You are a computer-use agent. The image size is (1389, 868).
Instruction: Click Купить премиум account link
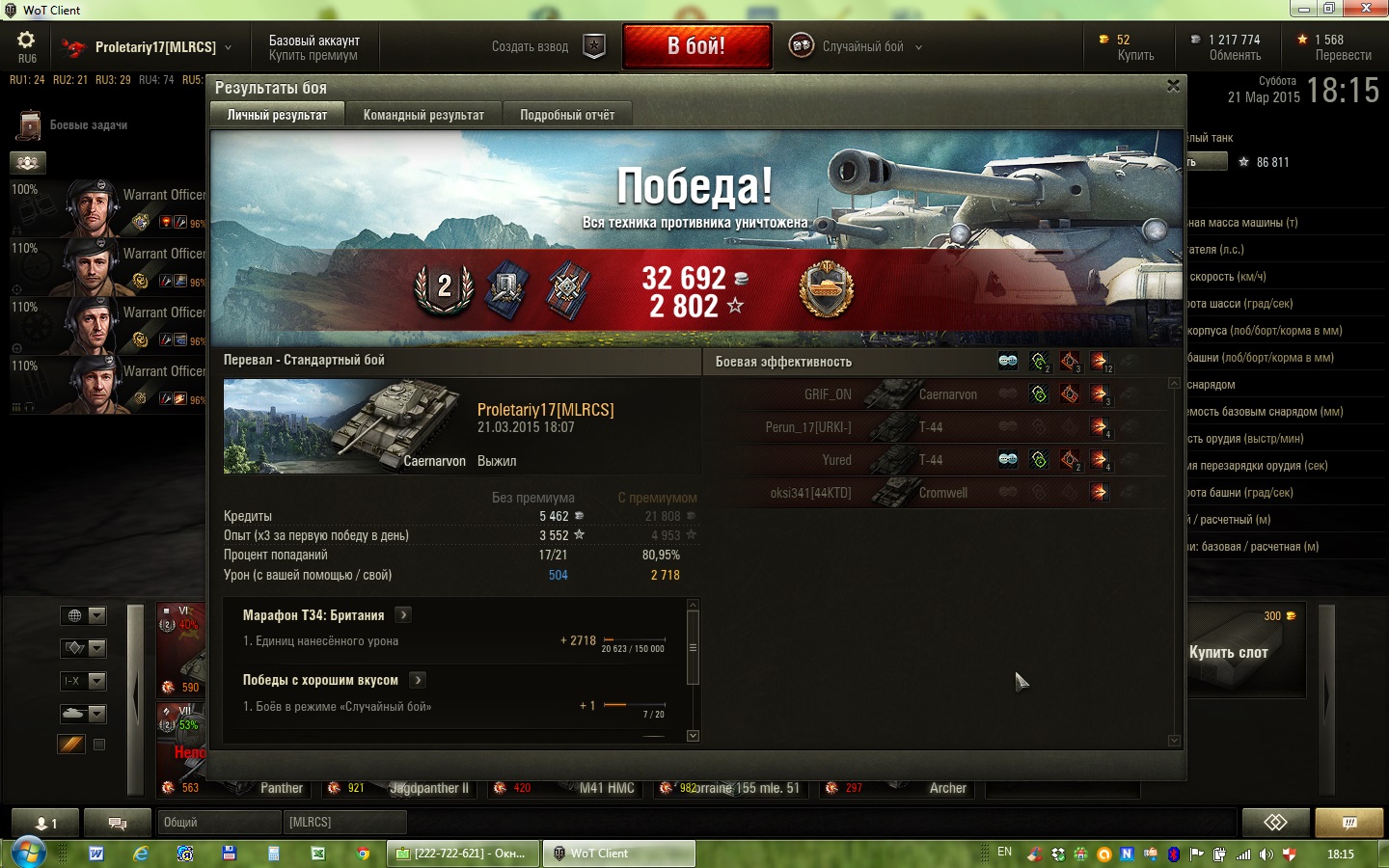pyautogui.click(x=313, y=55)
